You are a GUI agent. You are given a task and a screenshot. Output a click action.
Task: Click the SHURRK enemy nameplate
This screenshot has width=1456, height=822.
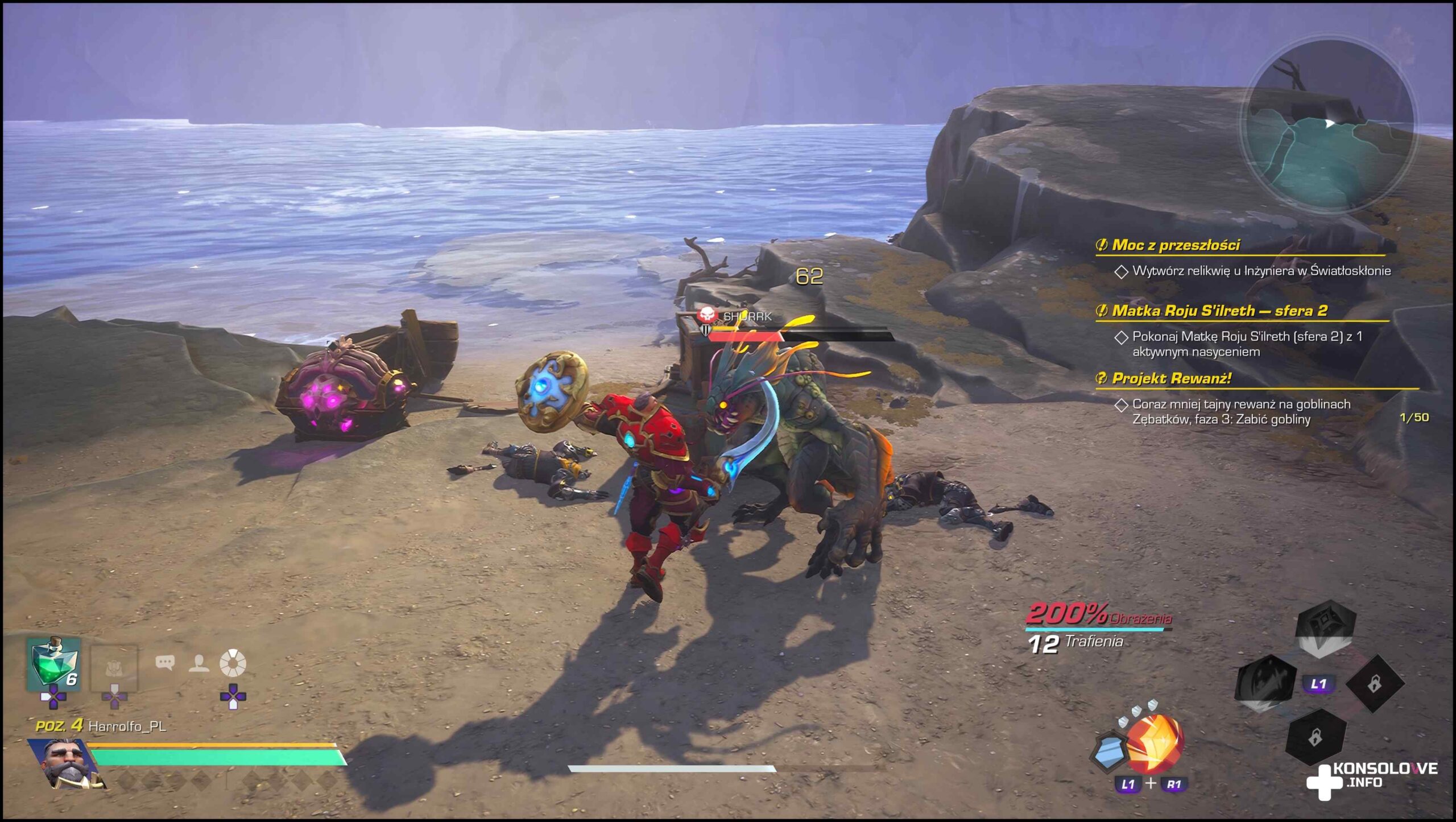pyautogui.click(x=747, y=316)
